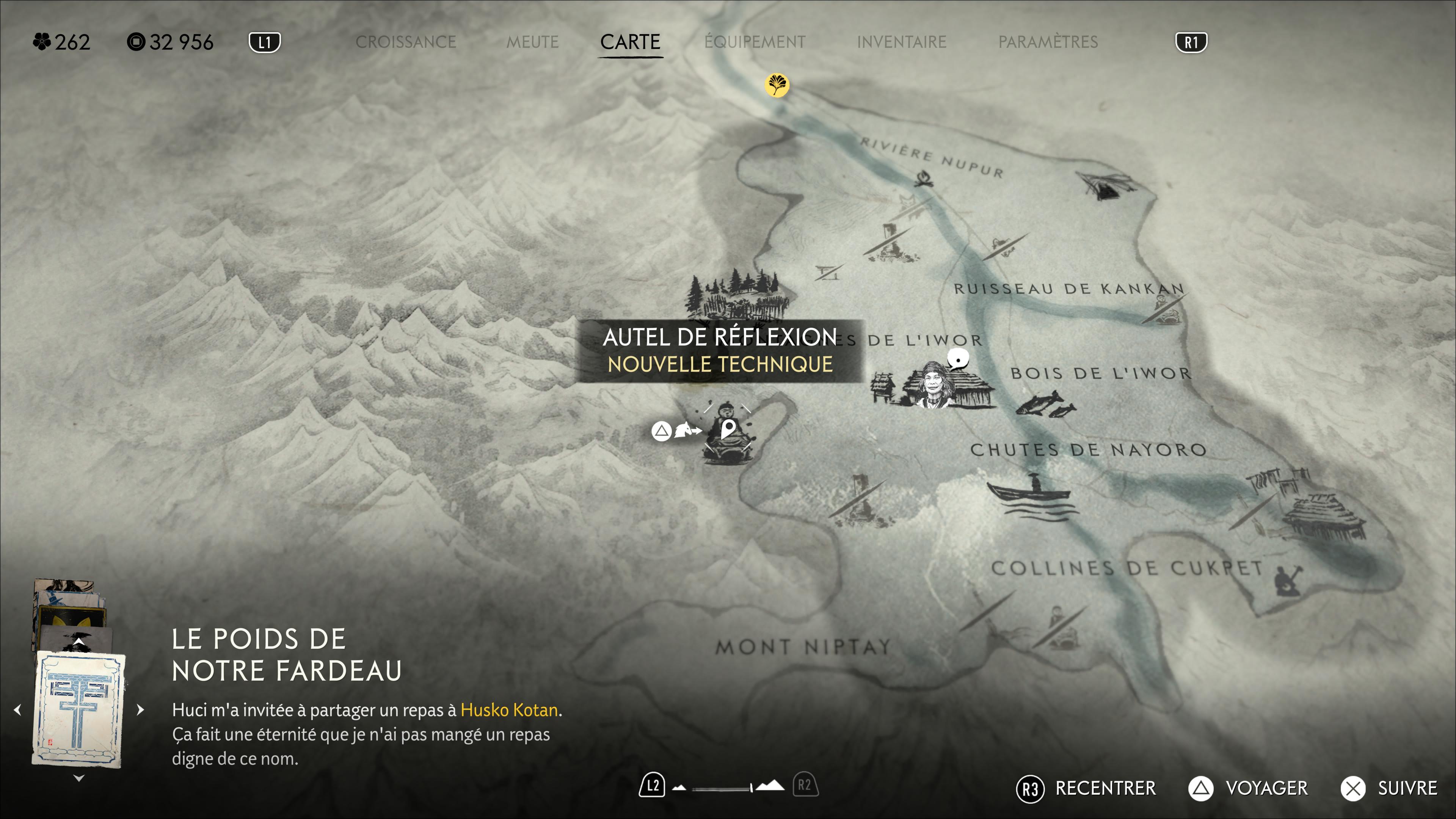
Task: Show the previous quest card
Action: coord(18,710)
